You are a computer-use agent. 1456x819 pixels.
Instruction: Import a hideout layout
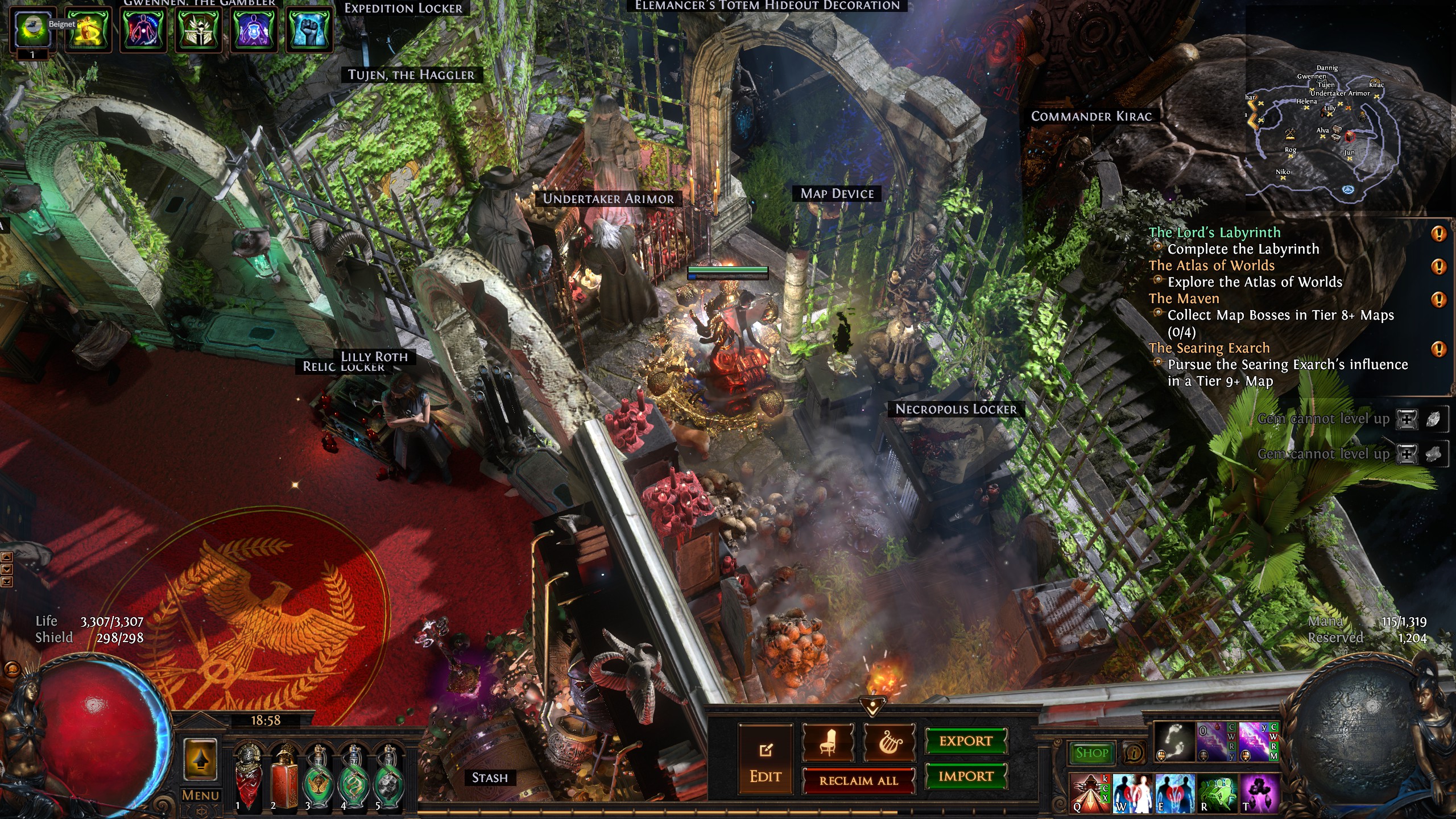(966, 776)
